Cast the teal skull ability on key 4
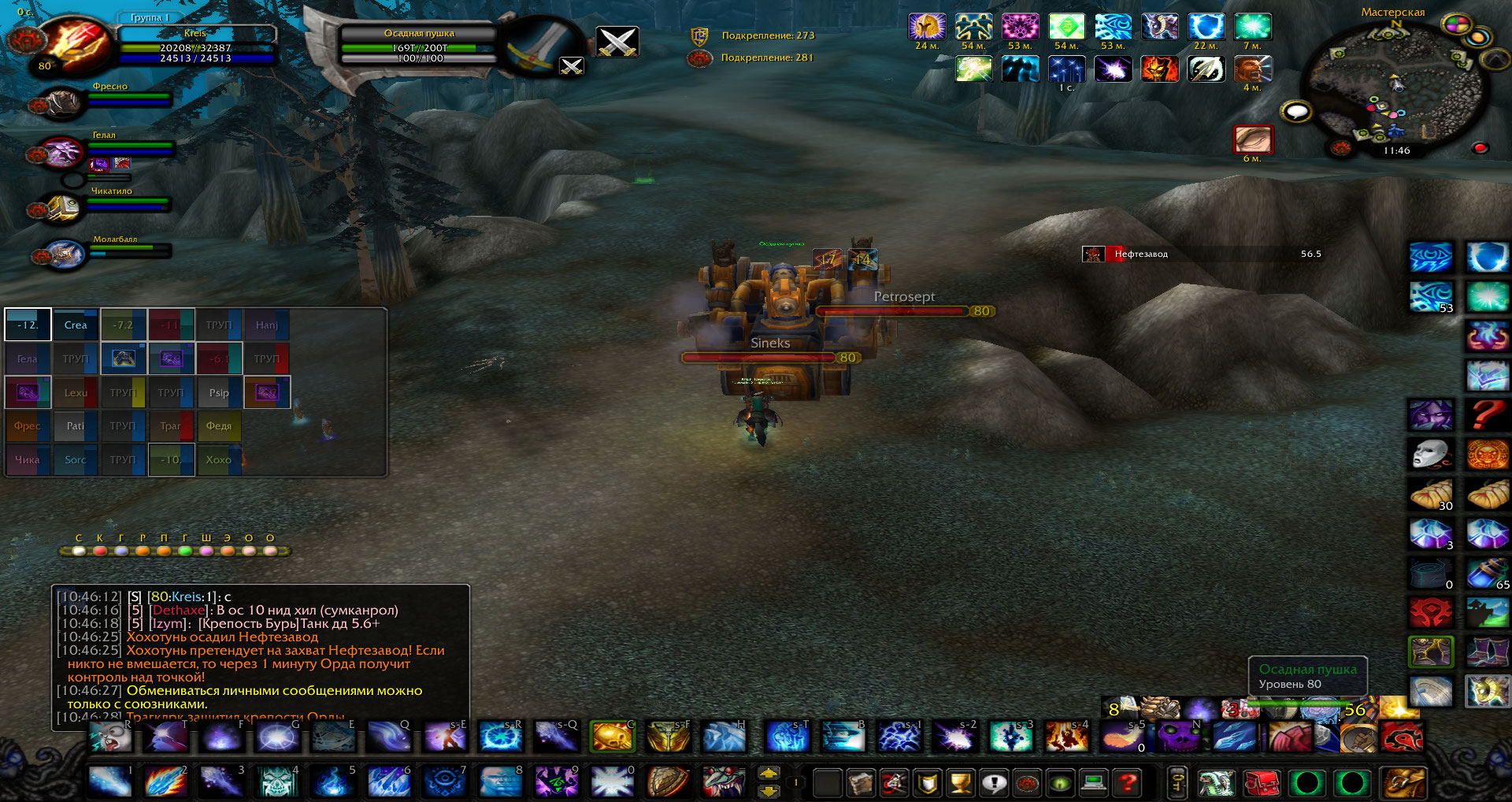The height and width of the screenshot is (802, 1512). point(278,781)
